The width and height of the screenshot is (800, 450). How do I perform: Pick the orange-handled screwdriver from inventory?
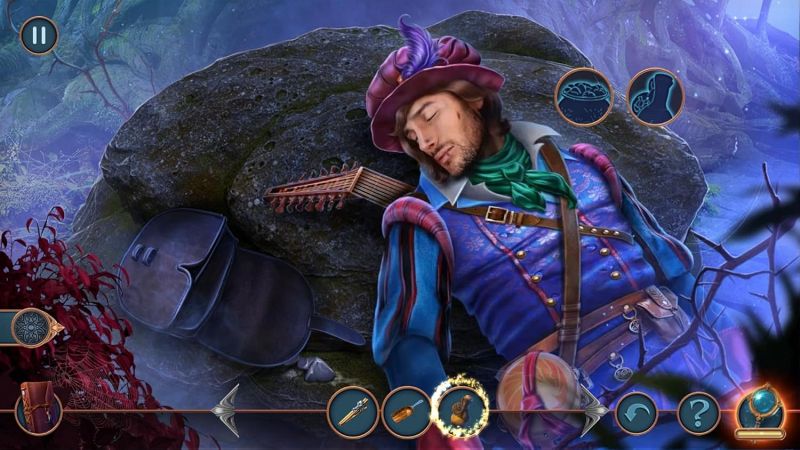[x=407, y=410]
